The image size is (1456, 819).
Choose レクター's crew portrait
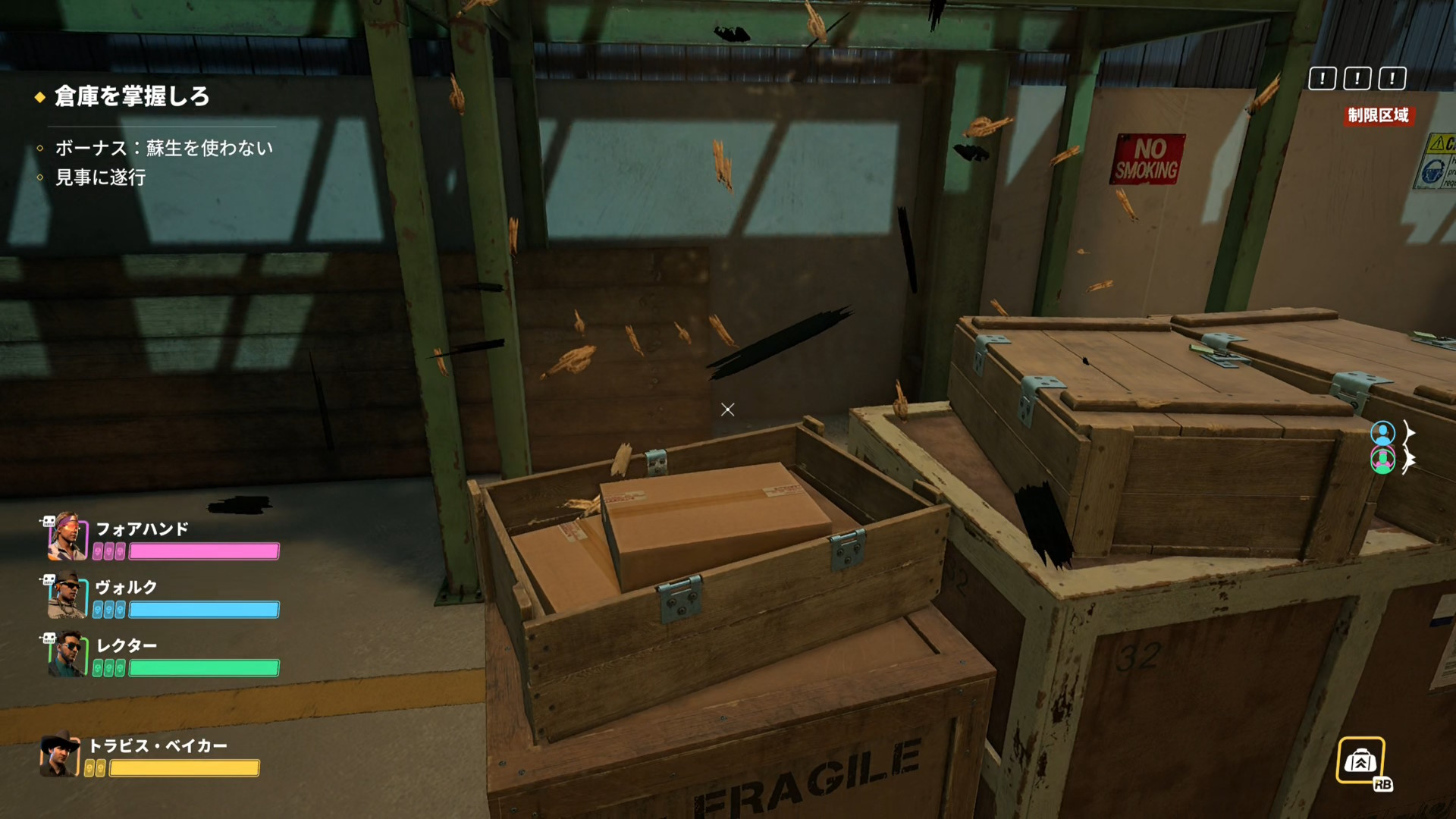[x=67, y=654]
